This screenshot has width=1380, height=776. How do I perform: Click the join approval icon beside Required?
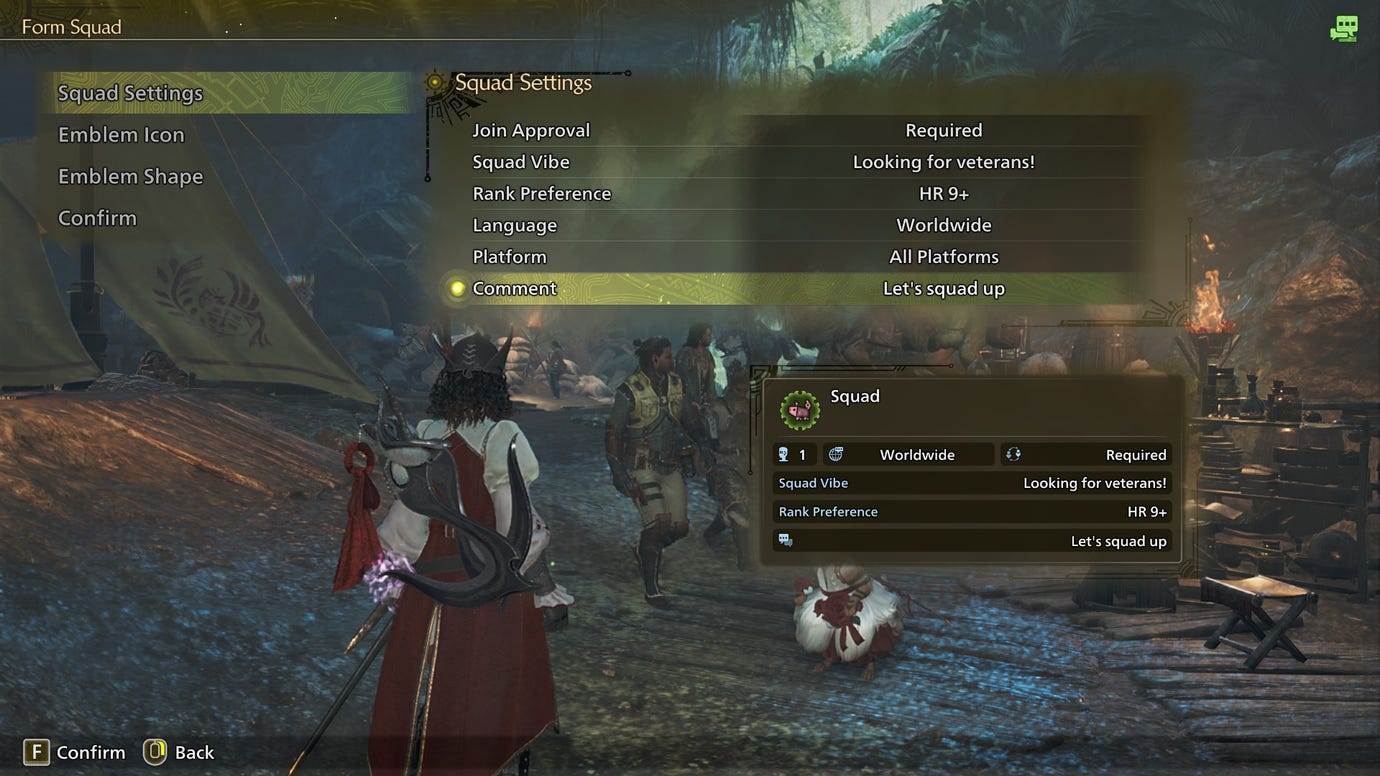click(x=1012, y=454)
